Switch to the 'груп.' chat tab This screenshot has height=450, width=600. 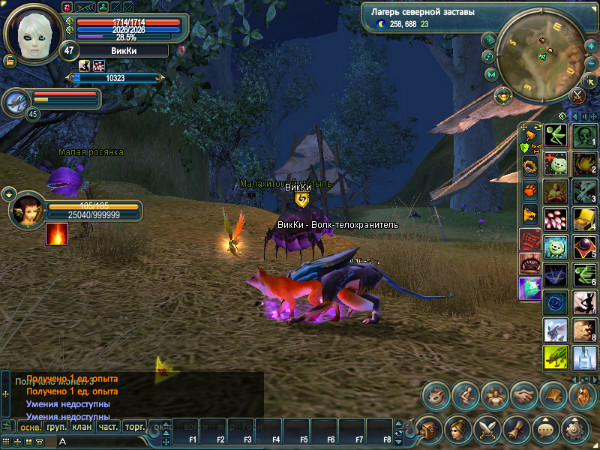[x=57, y=426]
